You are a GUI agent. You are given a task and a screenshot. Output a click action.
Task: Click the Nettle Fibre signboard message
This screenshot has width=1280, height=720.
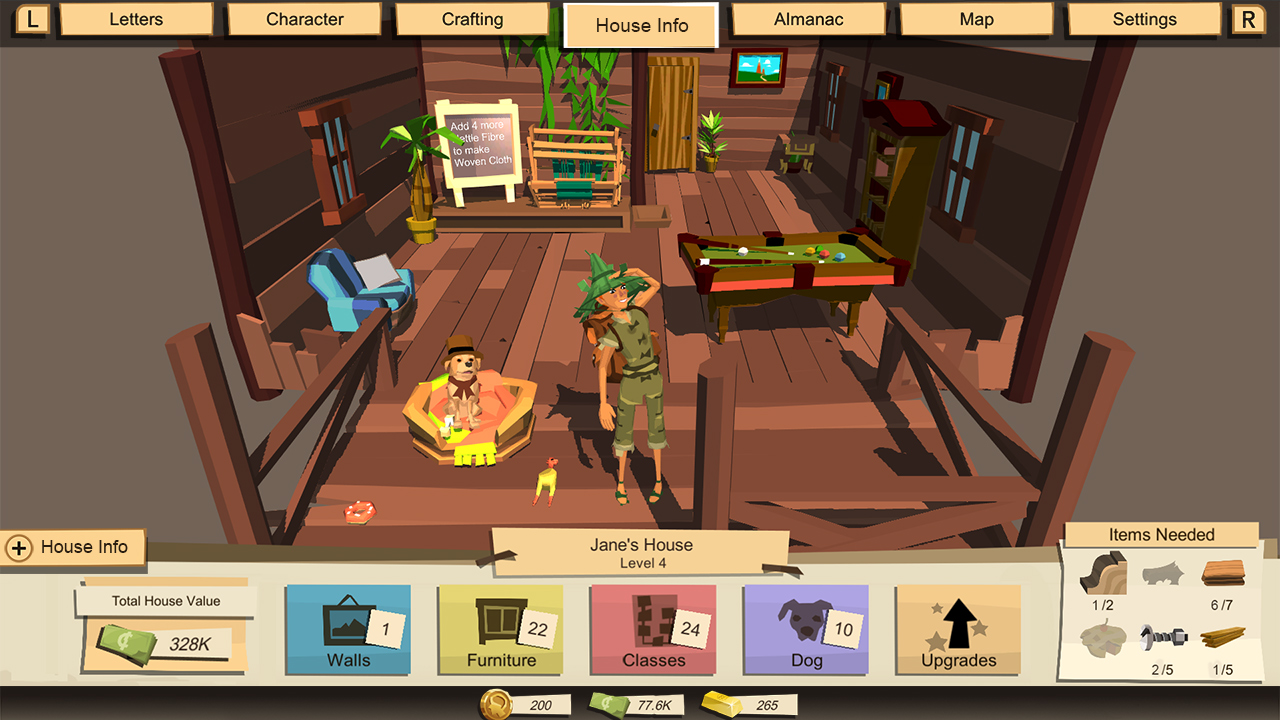click(480, 143)
